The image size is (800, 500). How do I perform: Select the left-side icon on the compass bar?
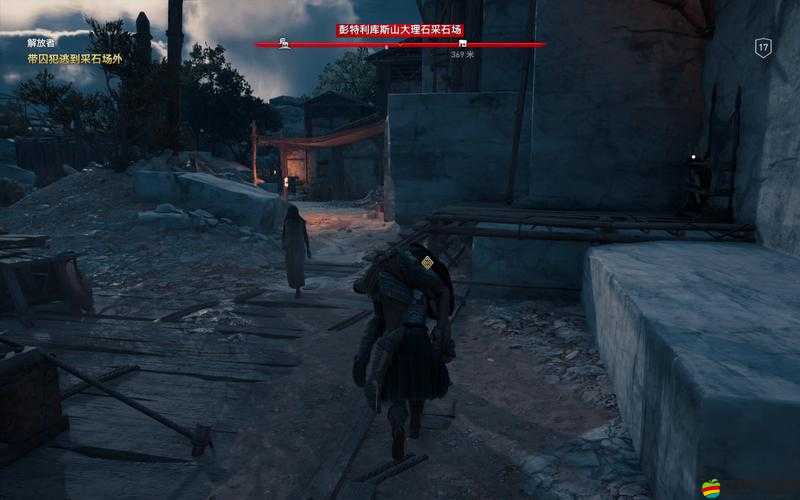pos(285,44)
